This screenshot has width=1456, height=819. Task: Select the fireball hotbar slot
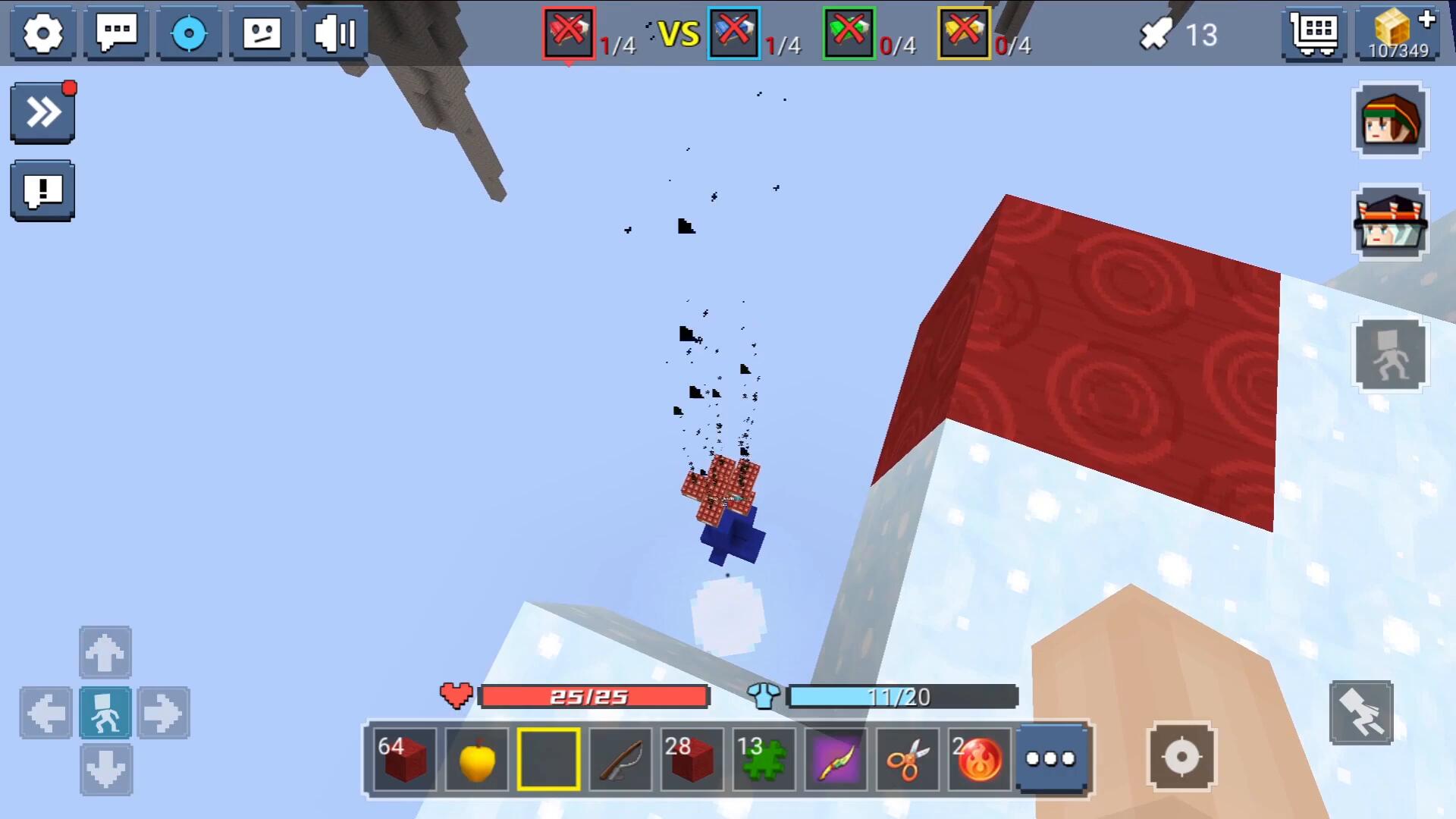click(979, 759)
